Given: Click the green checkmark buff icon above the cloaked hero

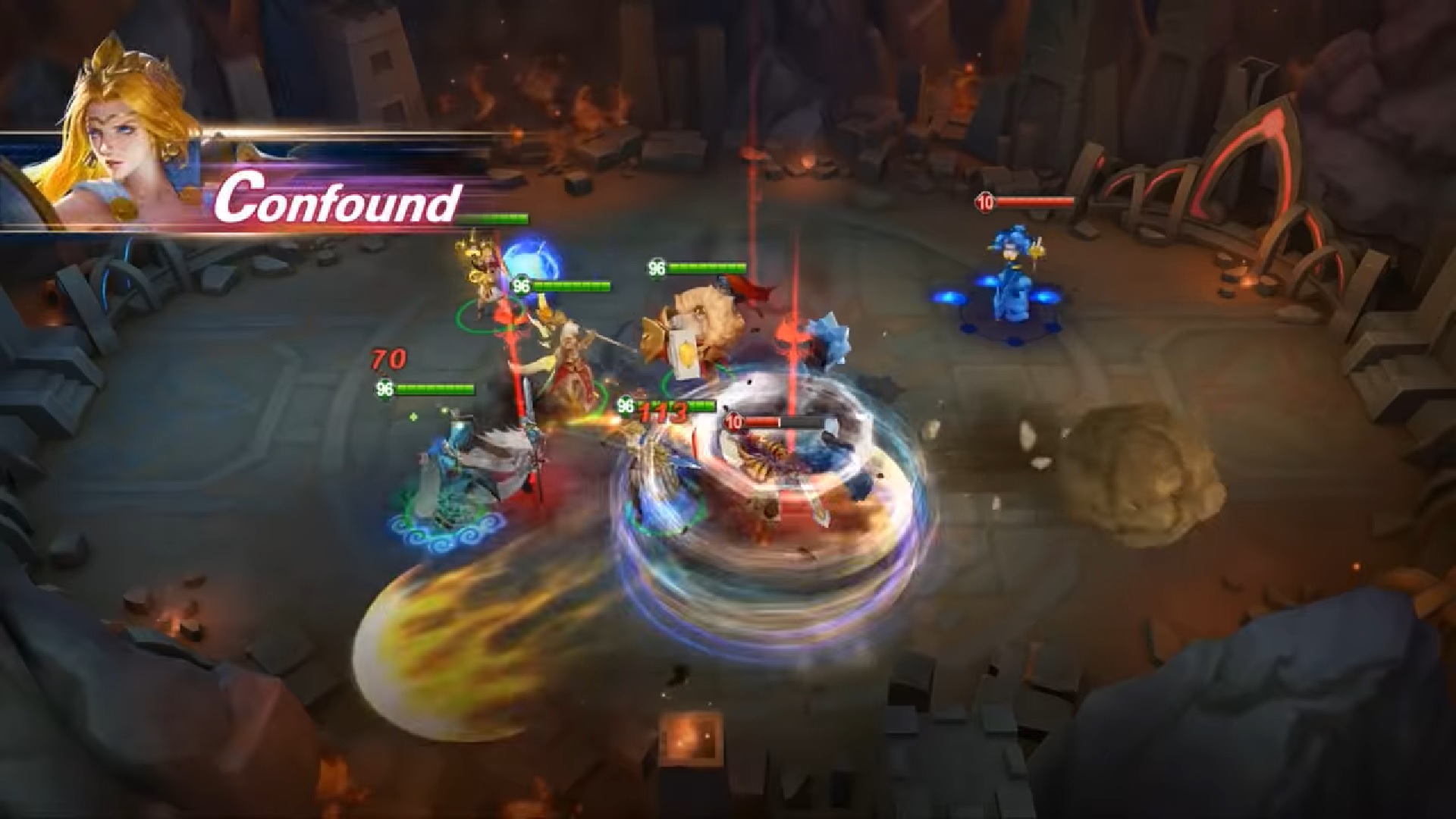Looking at the screenshot, I should [412, 416].
